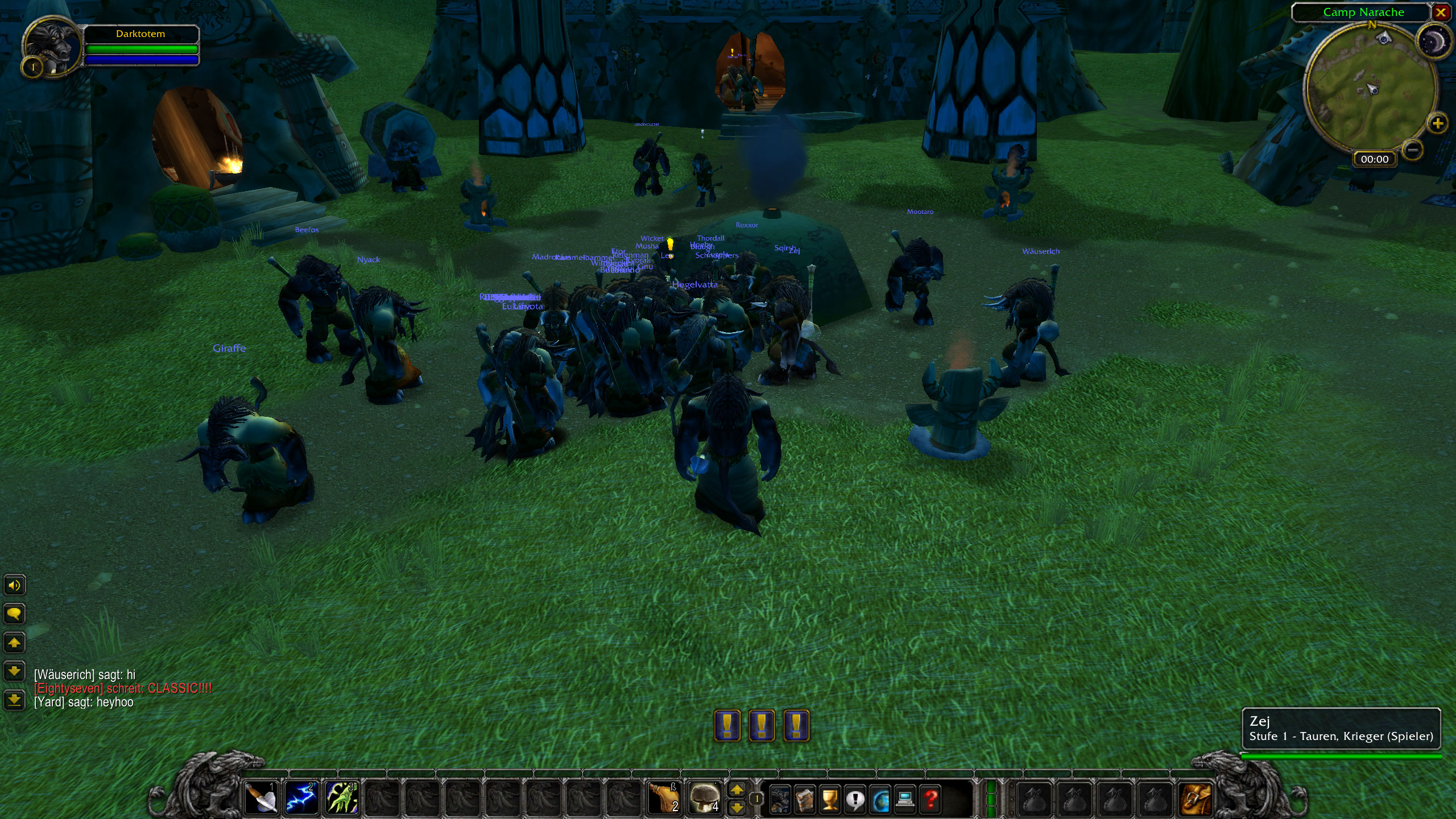
Task: Use the green claw ability in slot 3
Action: tap(342, 797)
